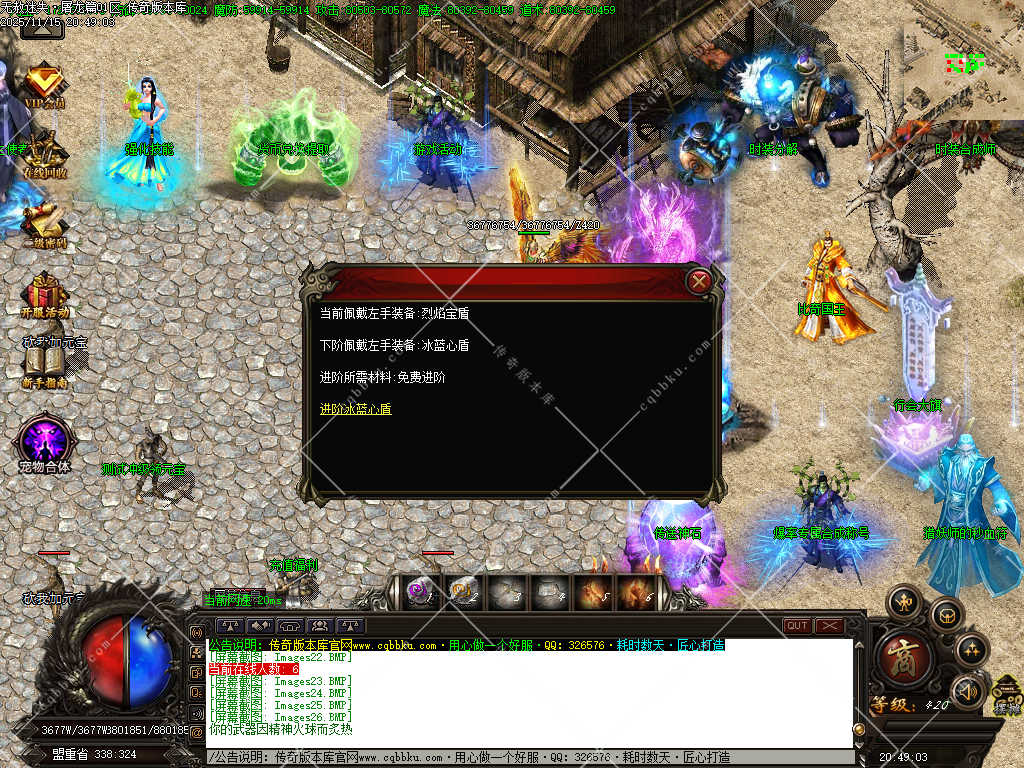The image size is (1024, 768).
Task: Open the 开服活动 gift box icon
Action: (x=44, y=295)
